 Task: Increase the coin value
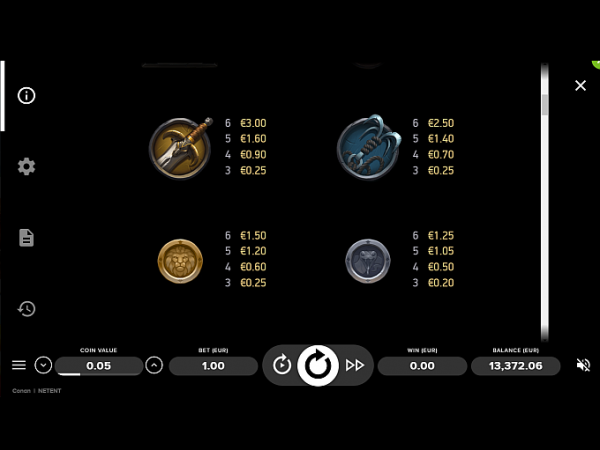(x=154, y=366)
